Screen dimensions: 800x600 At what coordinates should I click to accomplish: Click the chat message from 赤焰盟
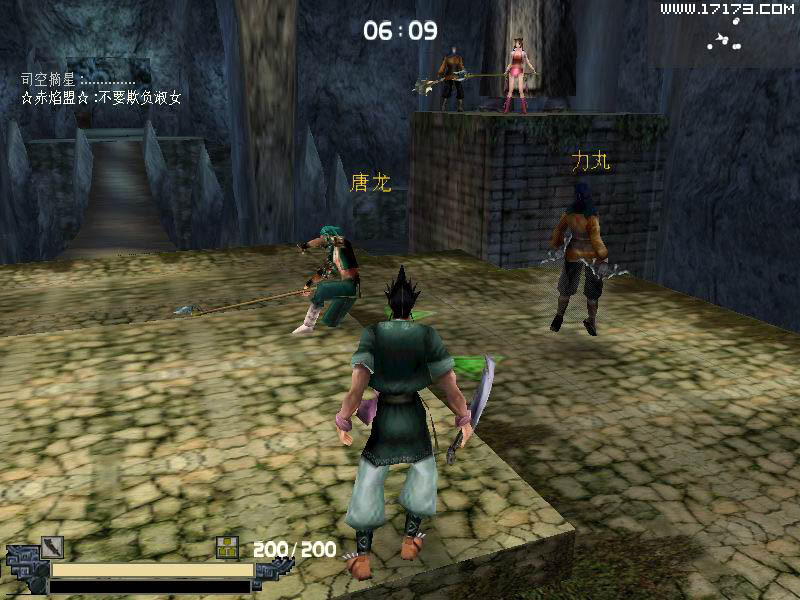[101, 98]
